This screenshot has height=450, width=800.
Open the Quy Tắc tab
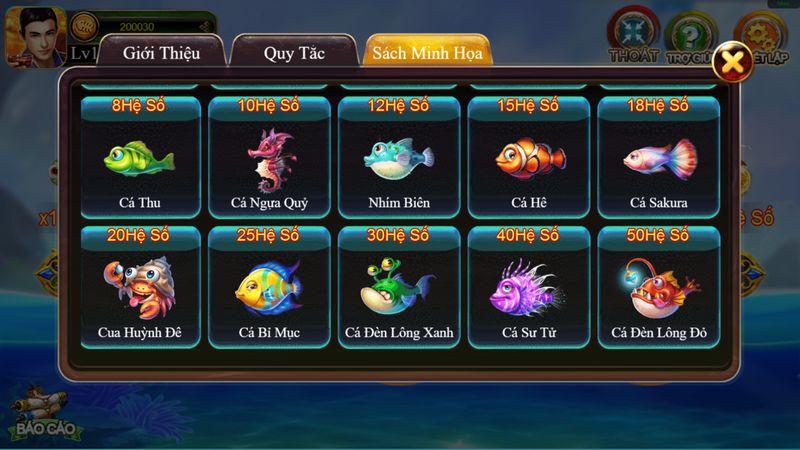(294, 52)
